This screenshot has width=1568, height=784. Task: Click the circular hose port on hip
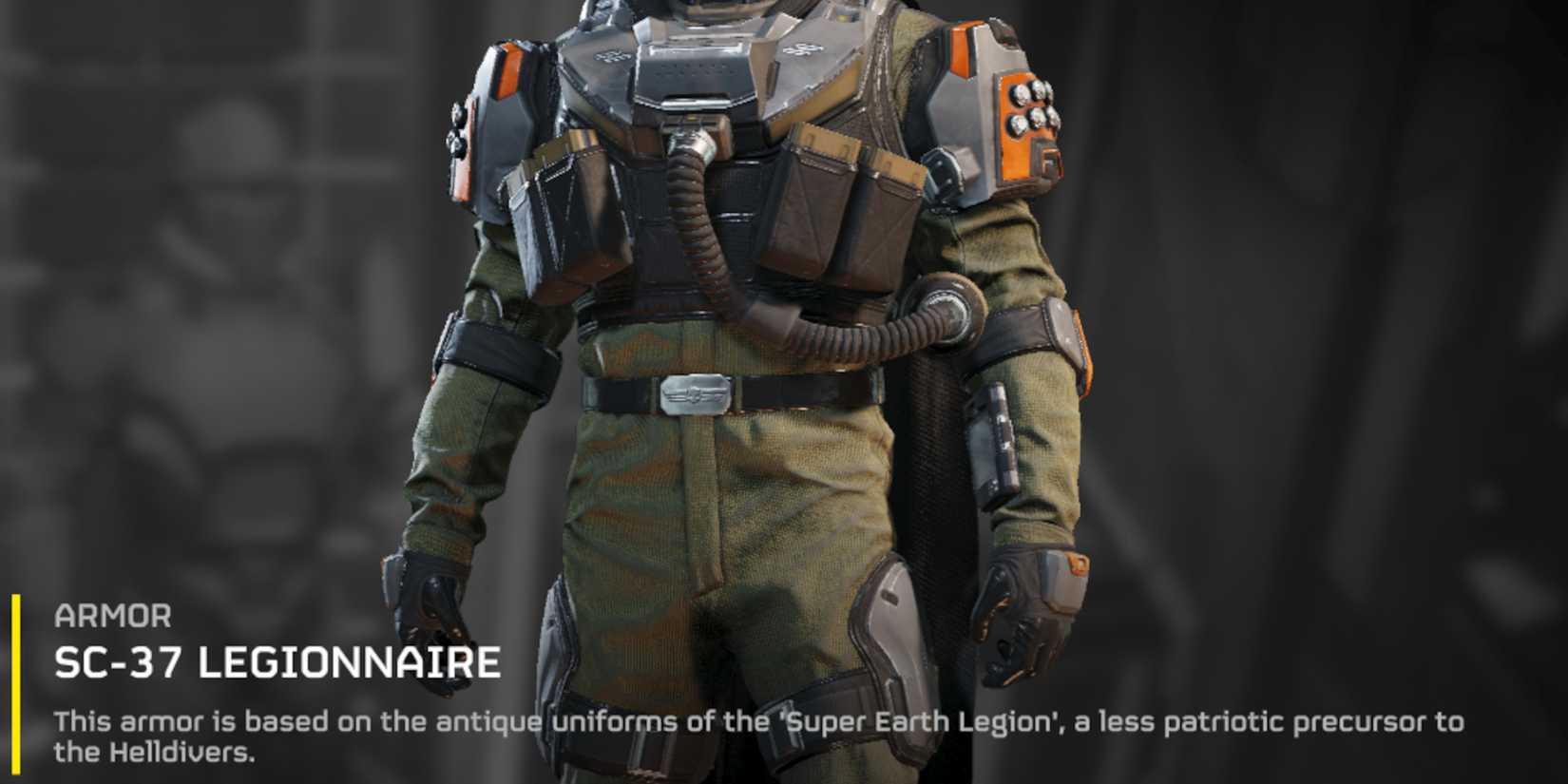coord(948,309)
